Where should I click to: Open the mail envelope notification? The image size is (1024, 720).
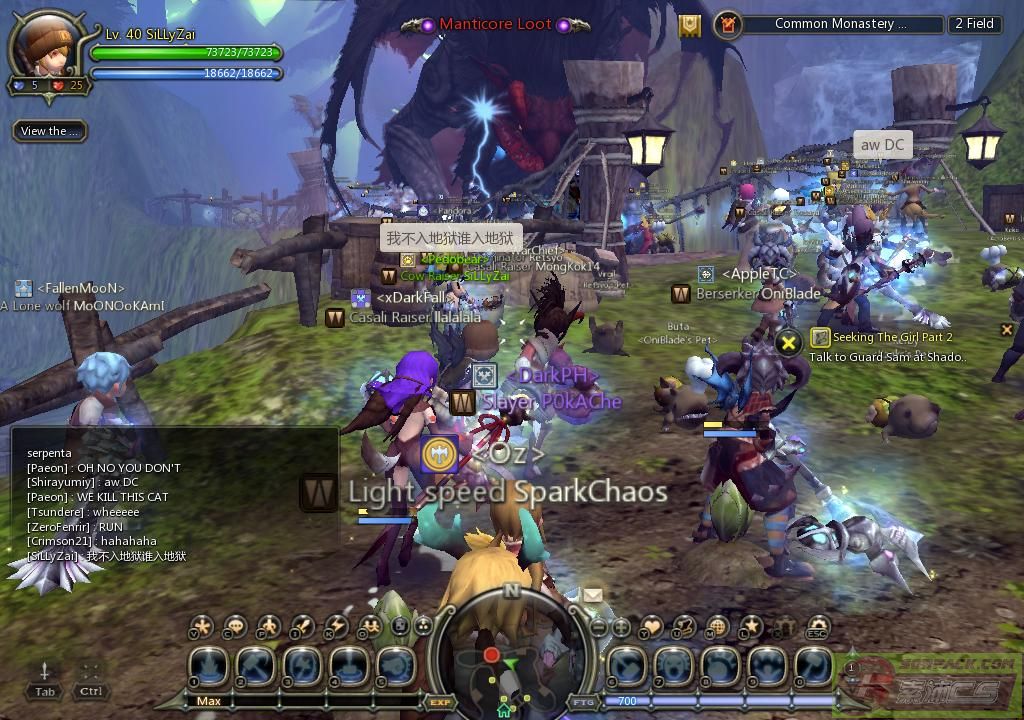pyautogui.click(x=592, y=595)
